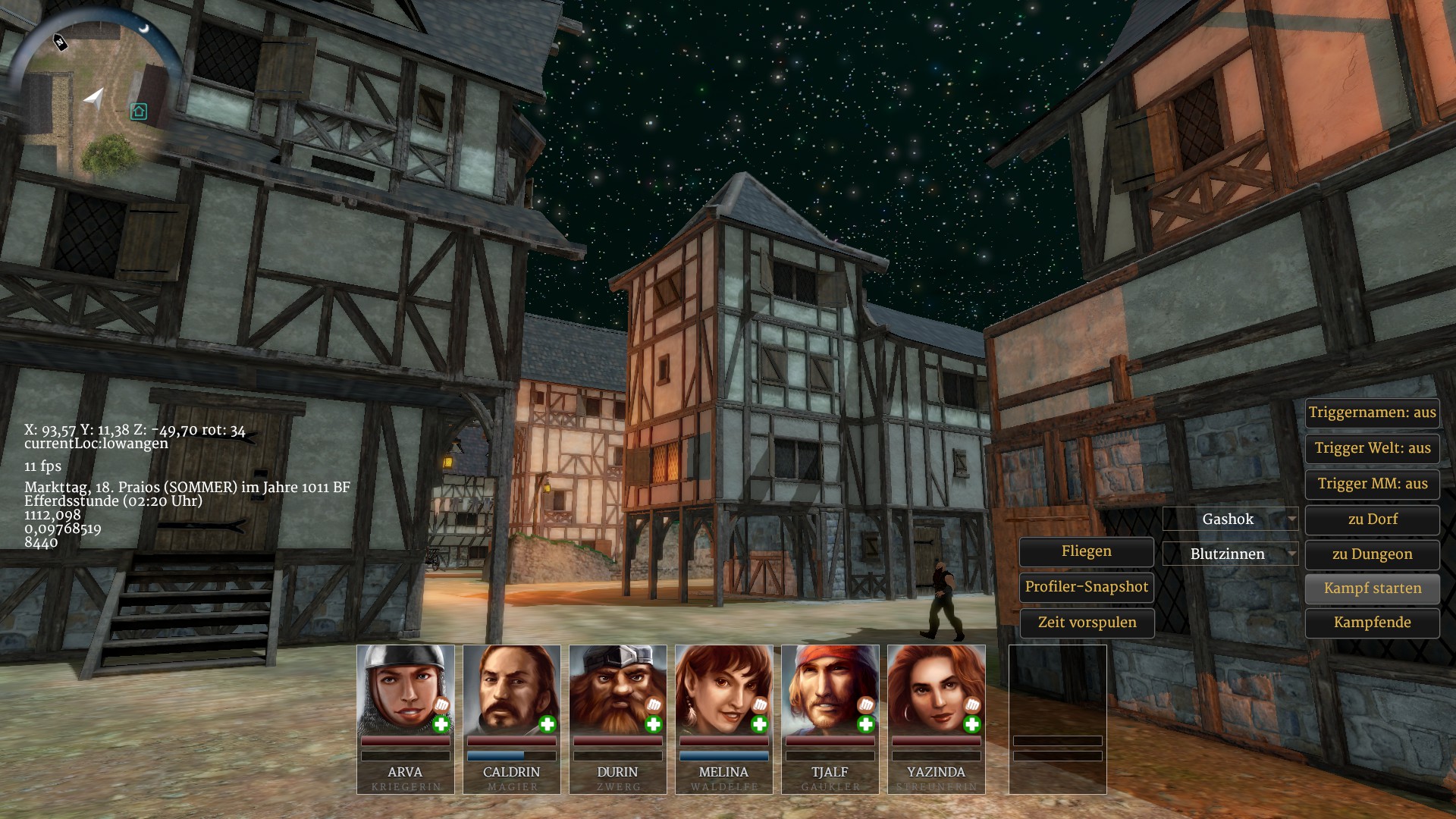1456x819 pixels.
Task: Click the house marker on the minimap
Action: pyautogui.click(x=138, y=112)
